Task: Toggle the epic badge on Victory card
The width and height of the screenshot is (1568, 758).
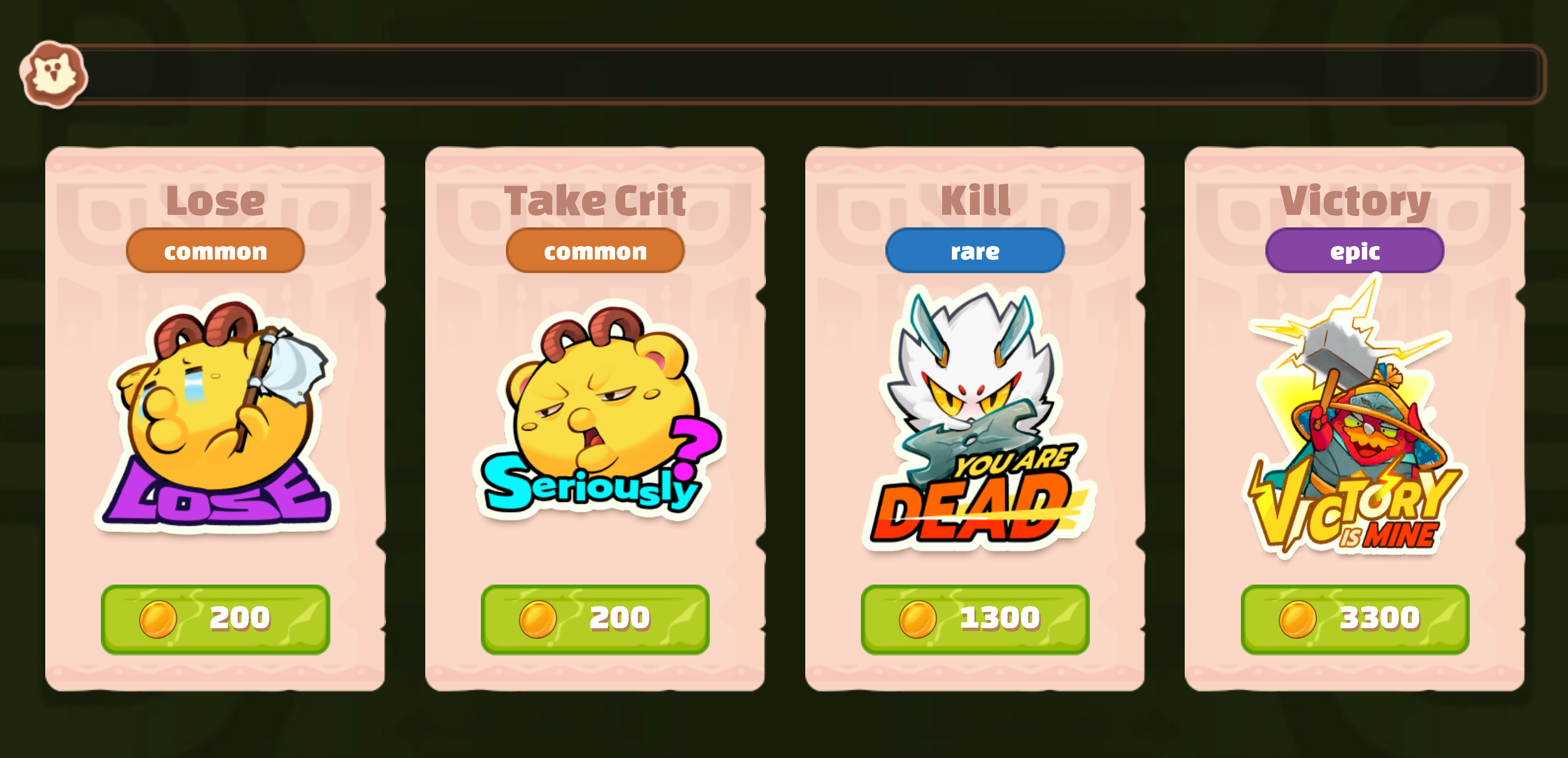Action: pyautogui.click(x=1353, y=251)
